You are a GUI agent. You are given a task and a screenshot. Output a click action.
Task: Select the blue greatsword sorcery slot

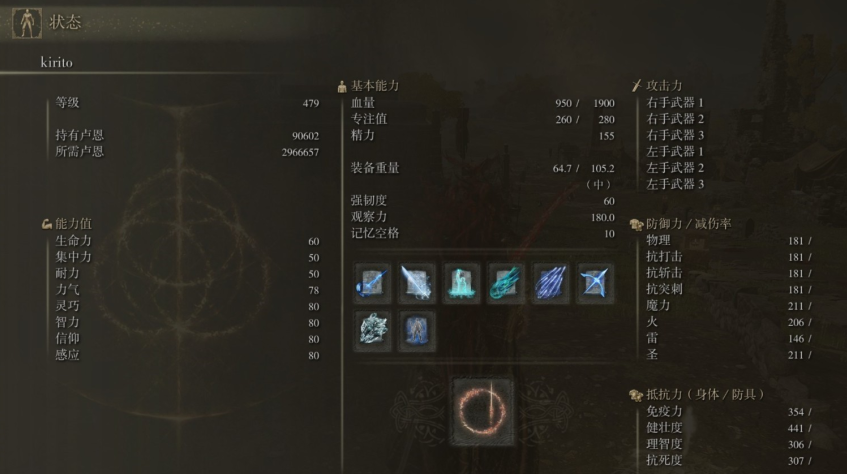point(372,283)
